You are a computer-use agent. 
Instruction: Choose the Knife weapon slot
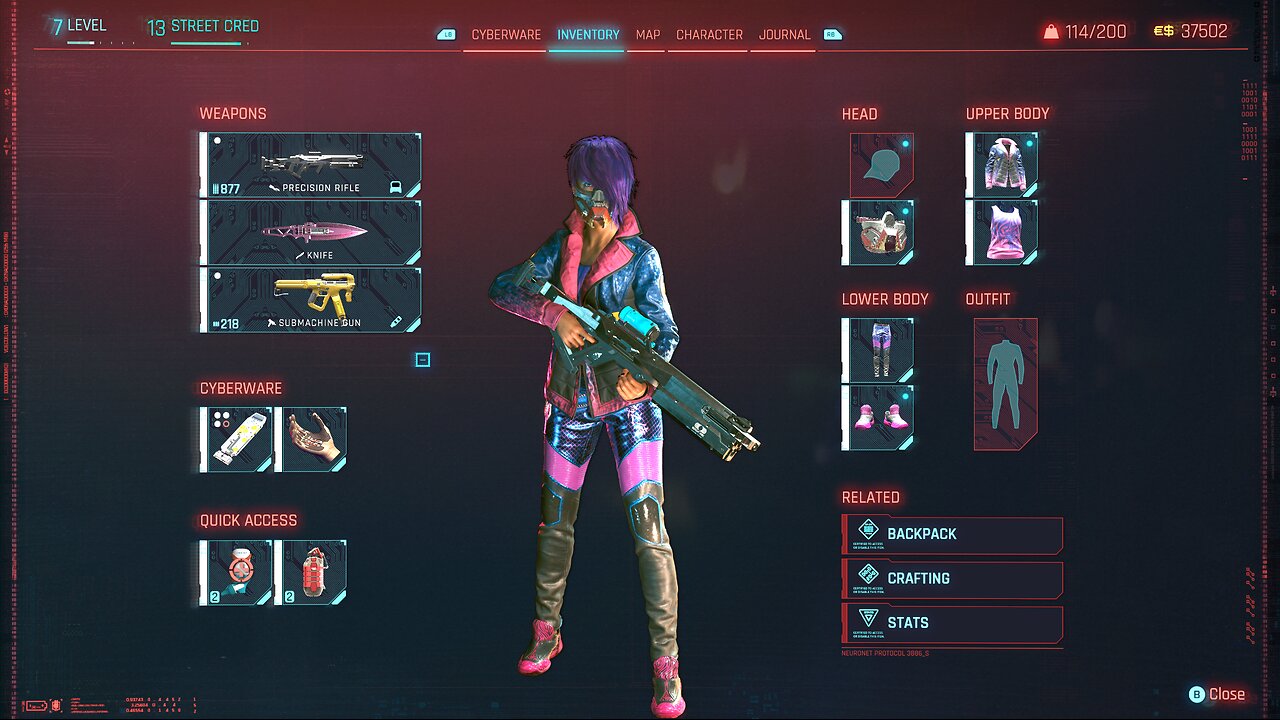(x=311, y=232)
